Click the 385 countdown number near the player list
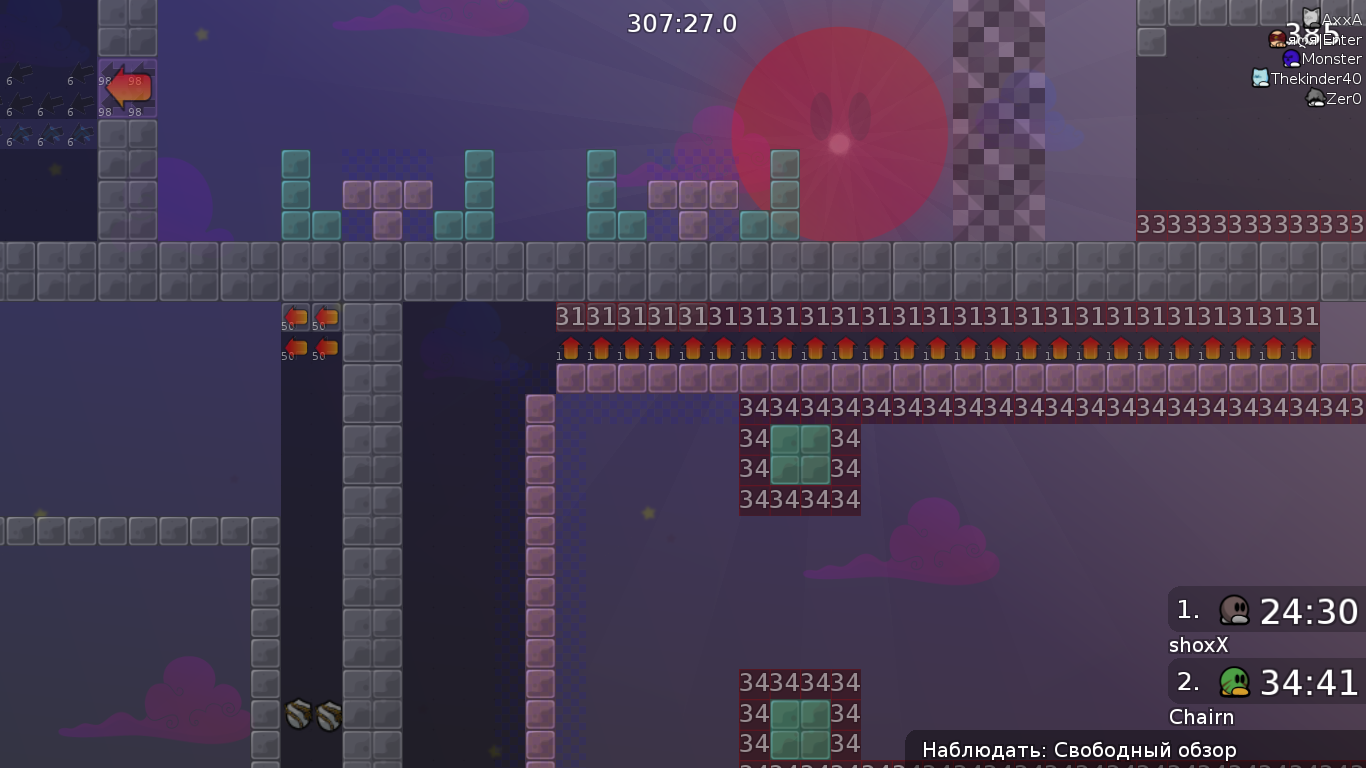This screenshot has height=768, width=1366. [x=1310, y=30]
